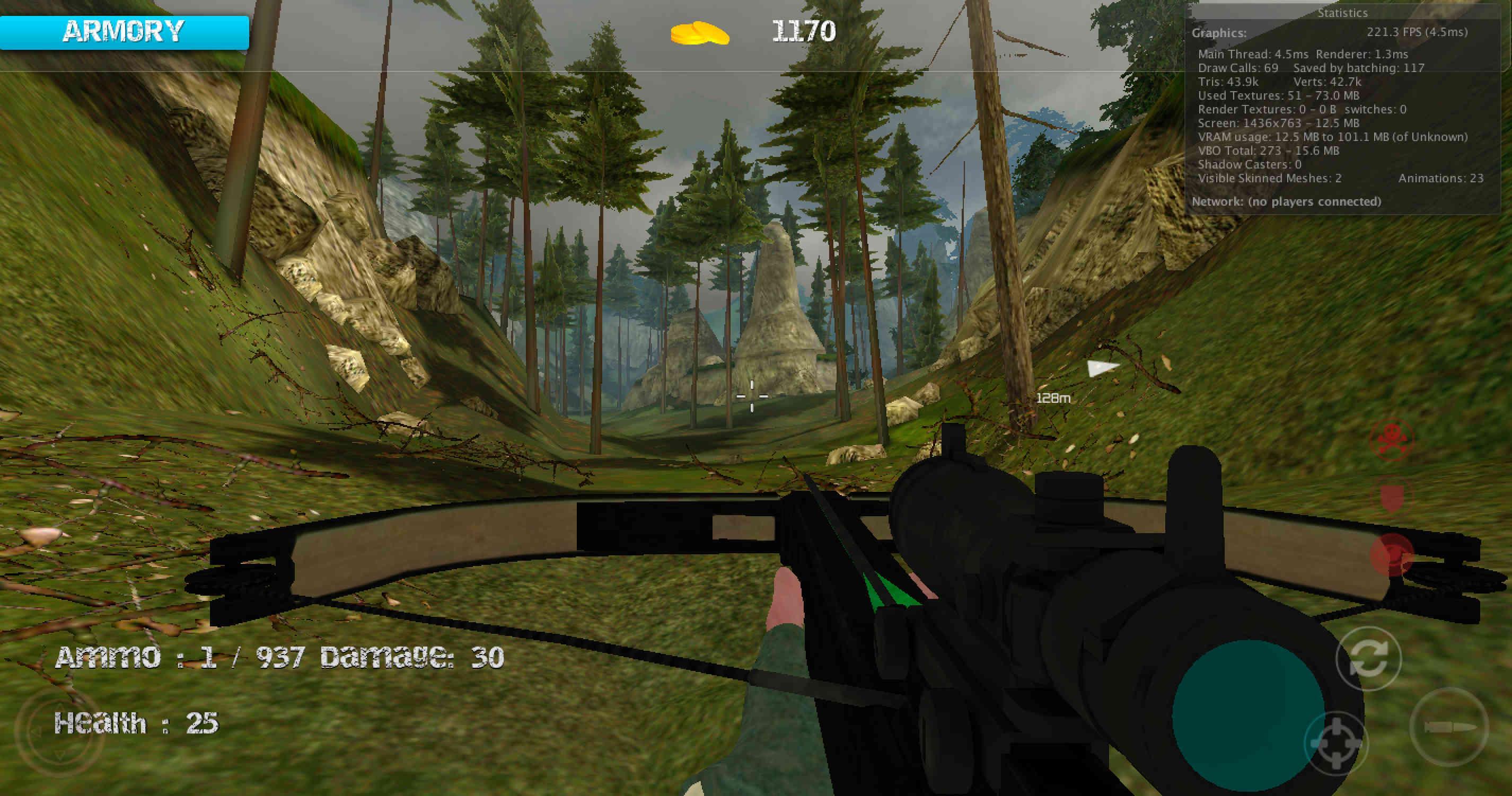Aim using the crosshair scope button
Viewport: 1512px width, 796px height.
[1335, 744]
